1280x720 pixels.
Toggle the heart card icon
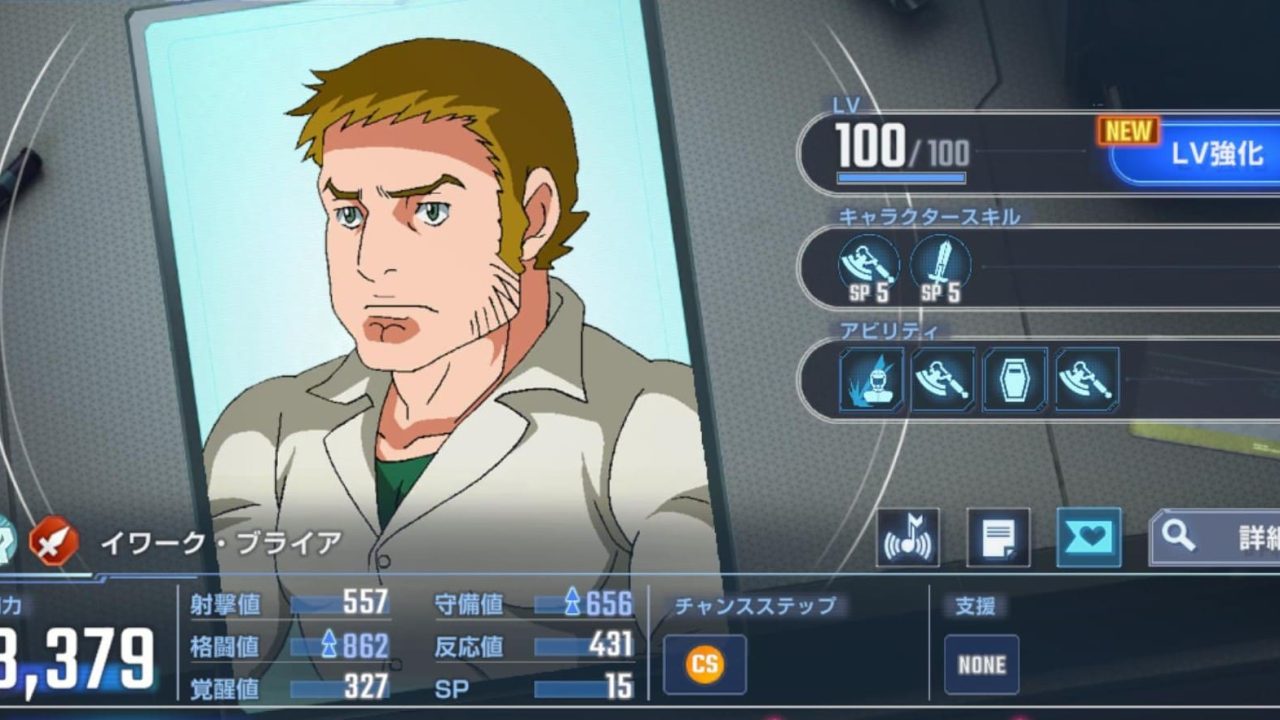(x=1088, y=538)
